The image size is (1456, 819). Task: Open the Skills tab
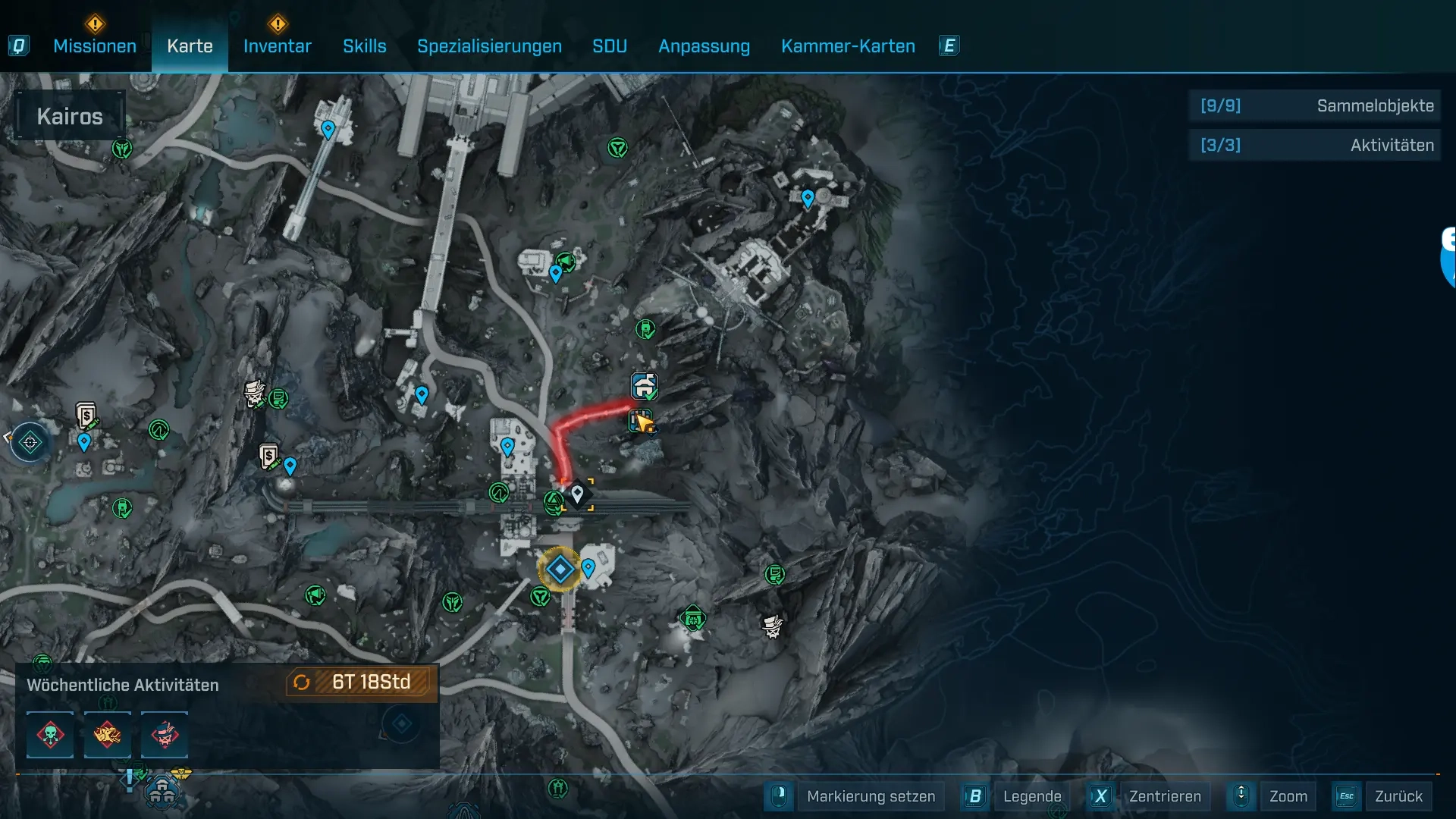click(x=364, y=46)
